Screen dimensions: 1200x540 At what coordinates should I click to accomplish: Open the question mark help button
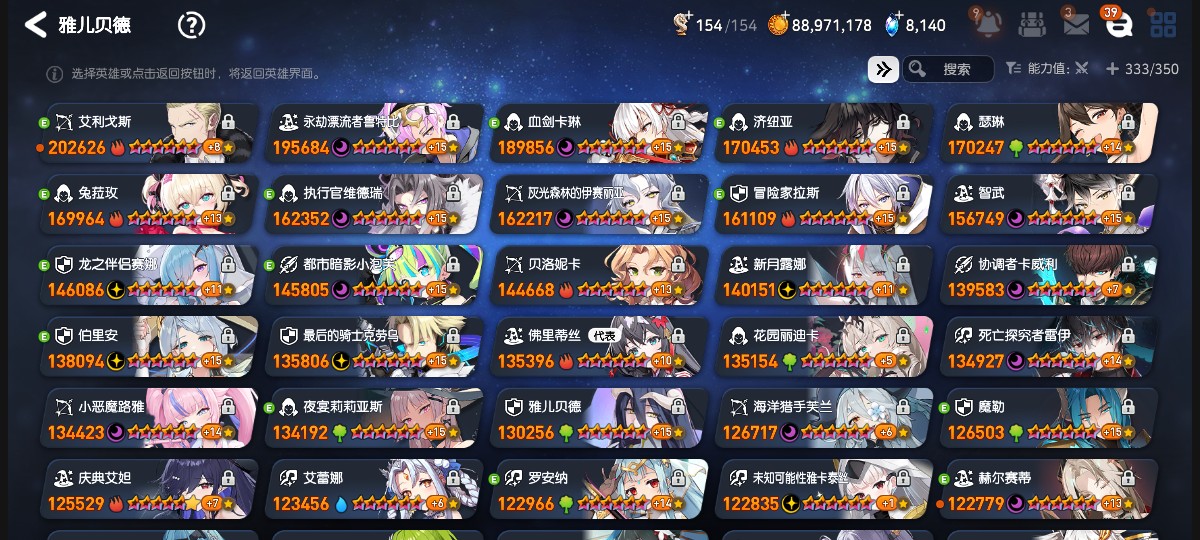coord(191,25)
